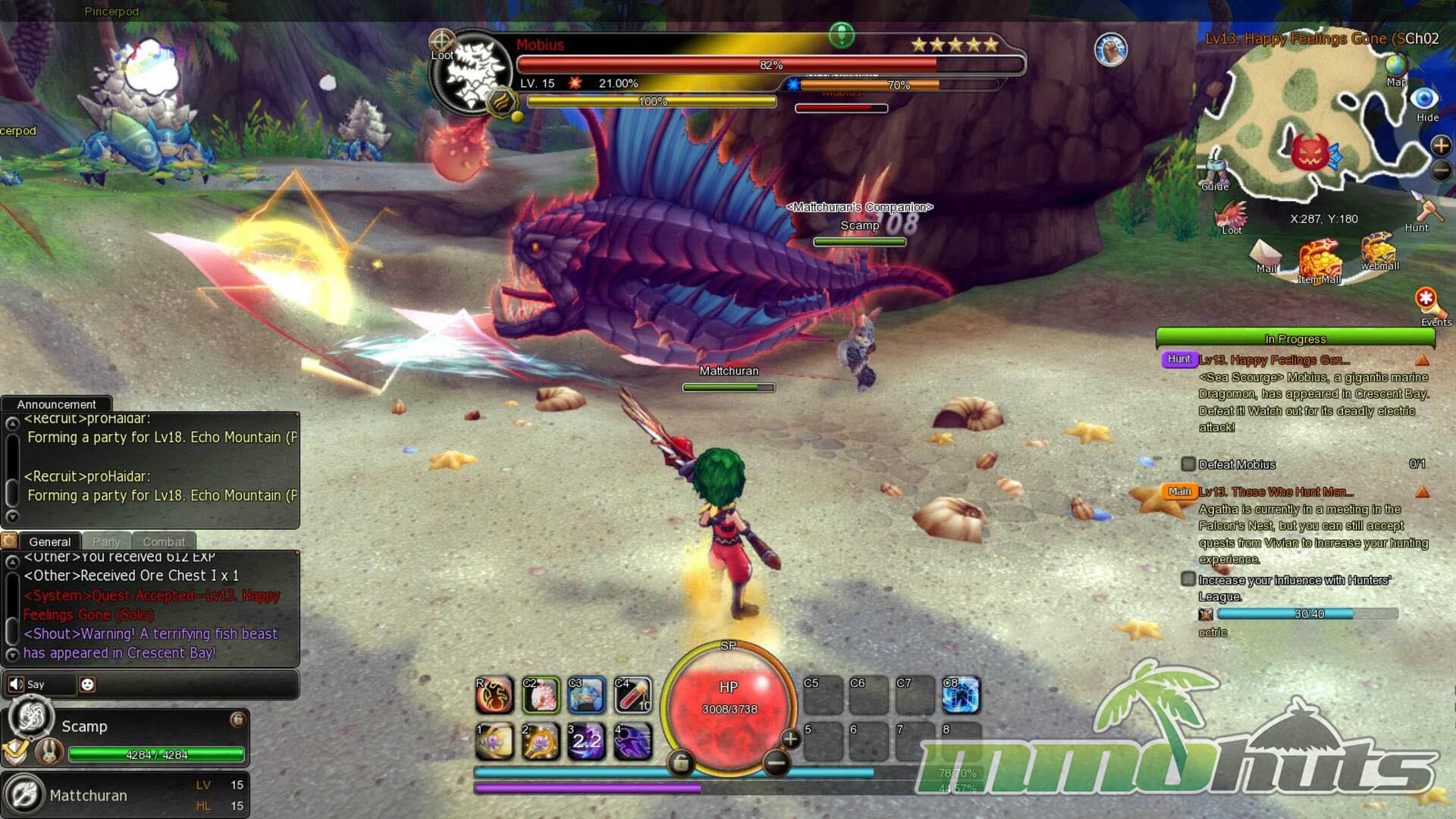Screen dimensions: 1456x819
Task: Open the world Map from the minimap
Action: click(x=1396, y=68)
